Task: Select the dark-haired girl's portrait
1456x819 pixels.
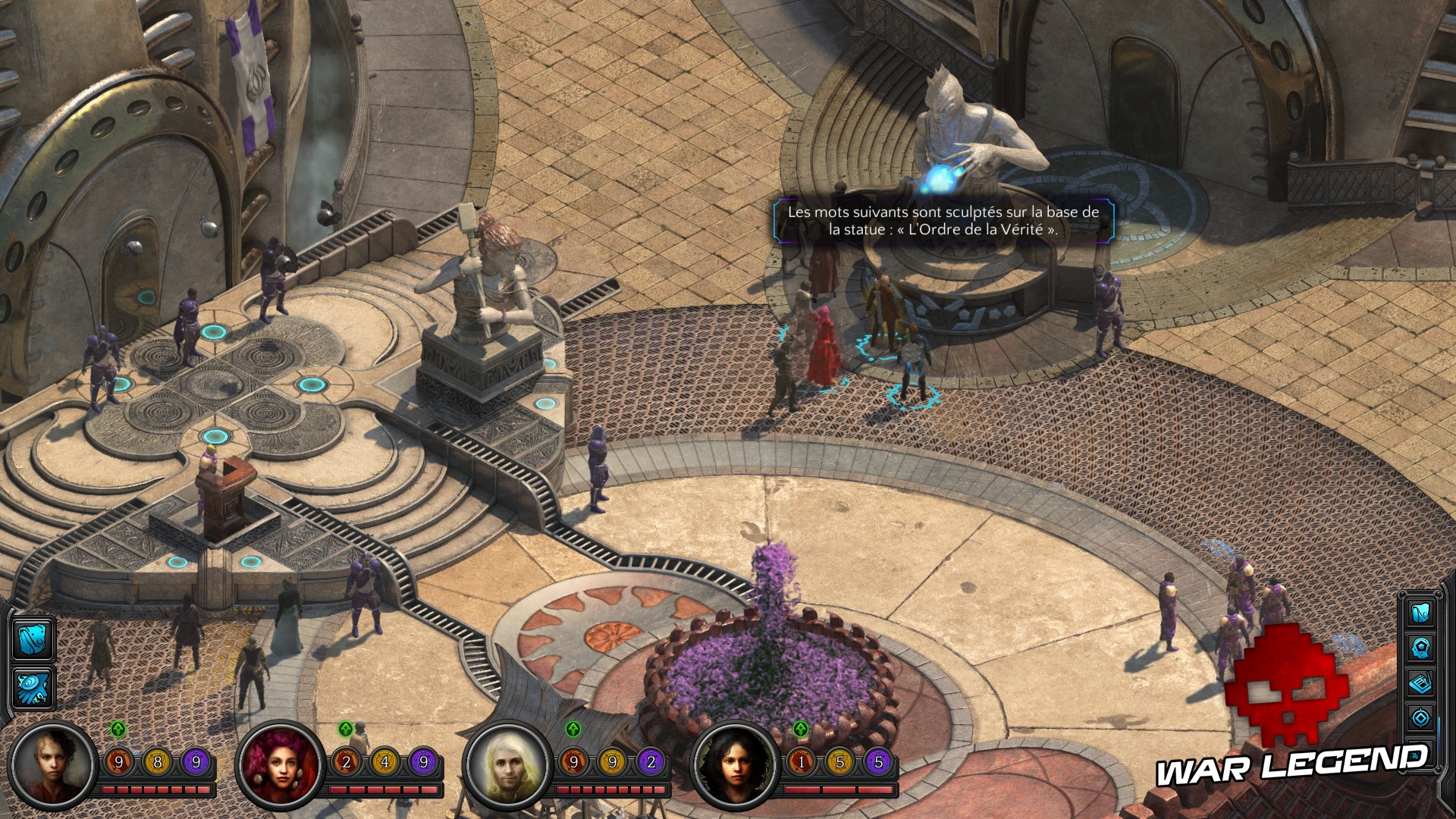Action: point(734,765)
